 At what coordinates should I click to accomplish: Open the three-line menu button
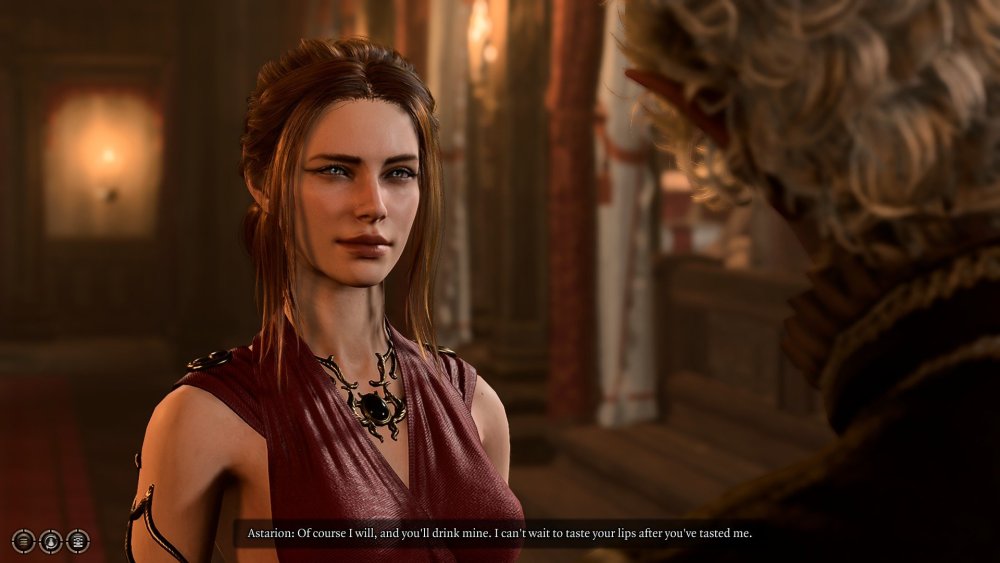coord(23,541)
